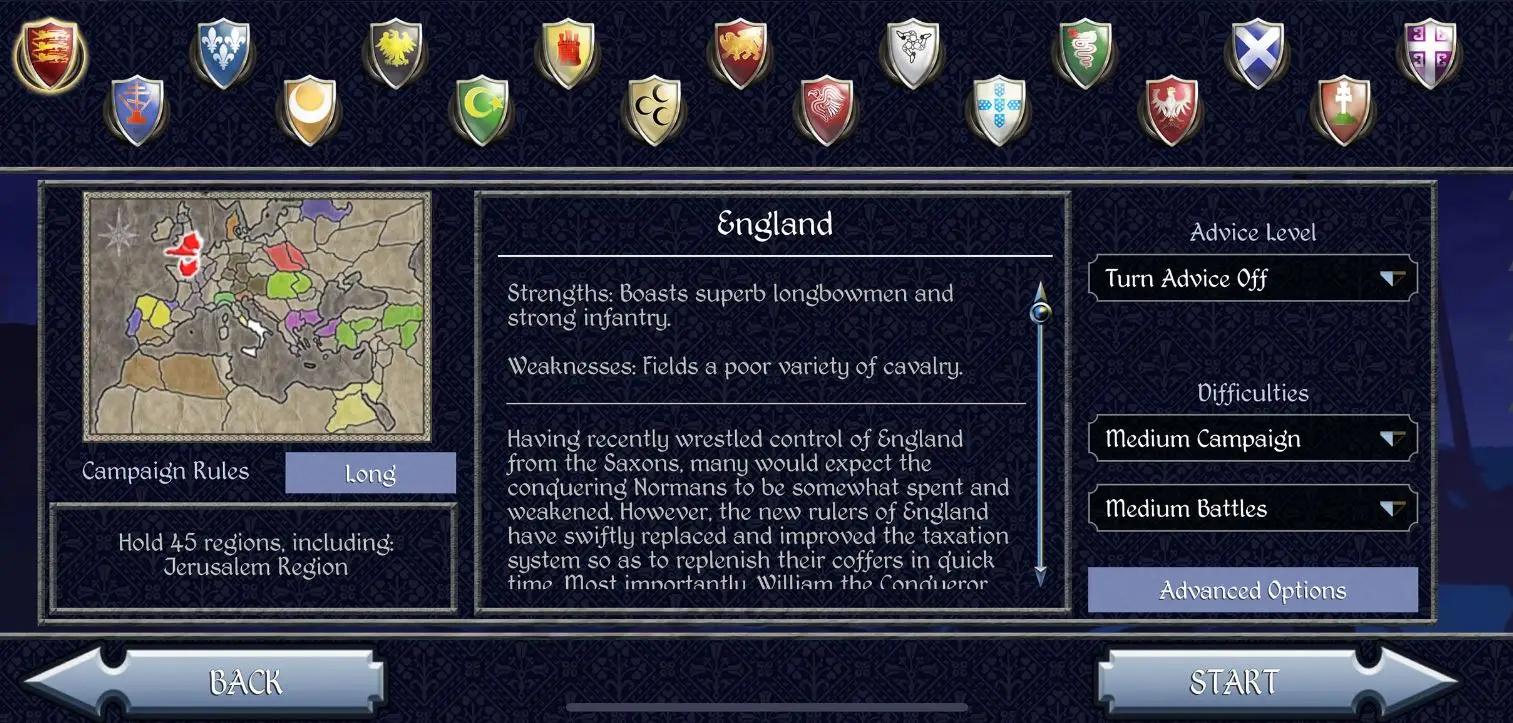Screen dimensions: 1513x723
Task: Choose the red castle faction shield
Action: tap(568, 52)
